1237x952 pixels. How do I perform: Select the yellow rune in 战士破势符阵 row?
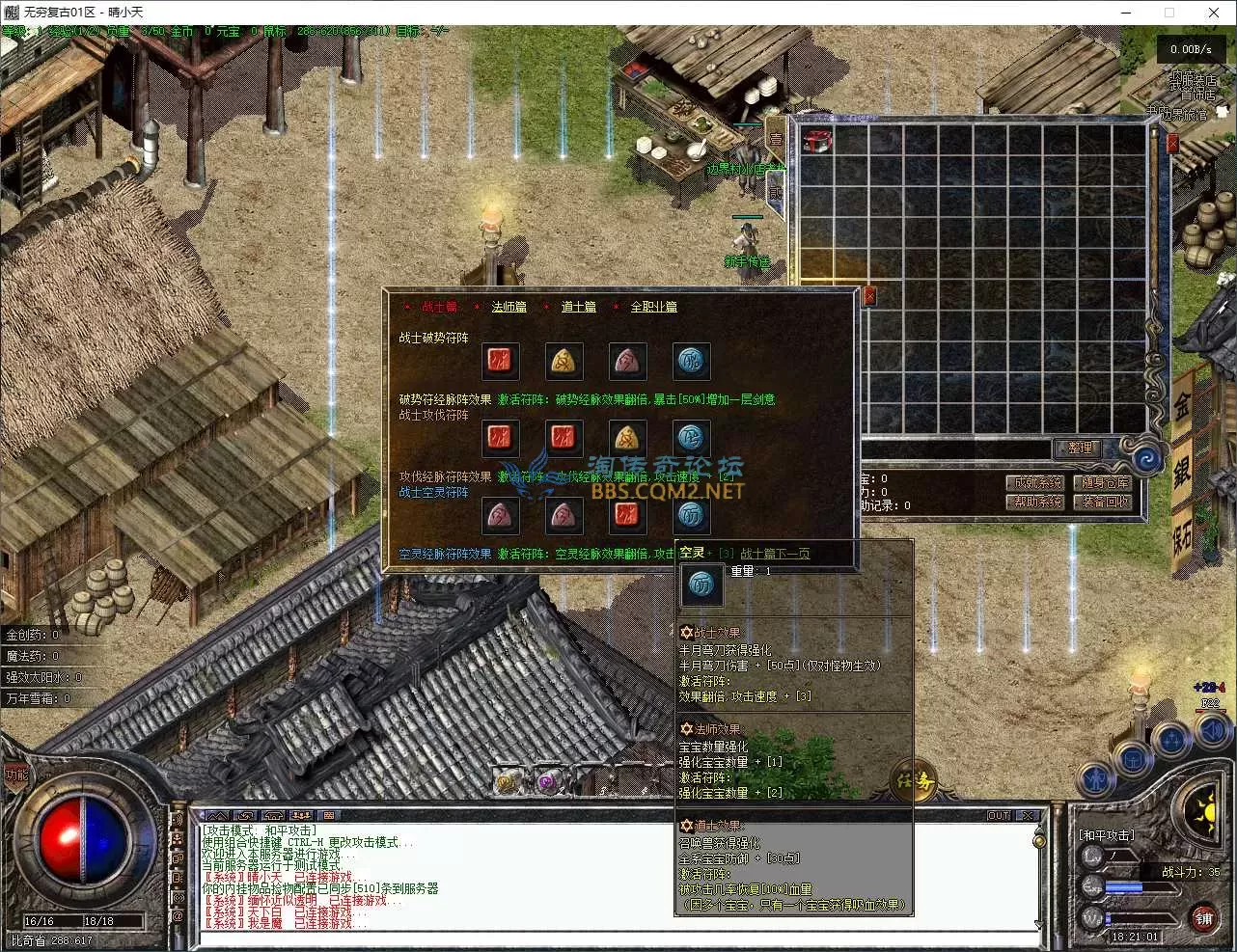564,362
